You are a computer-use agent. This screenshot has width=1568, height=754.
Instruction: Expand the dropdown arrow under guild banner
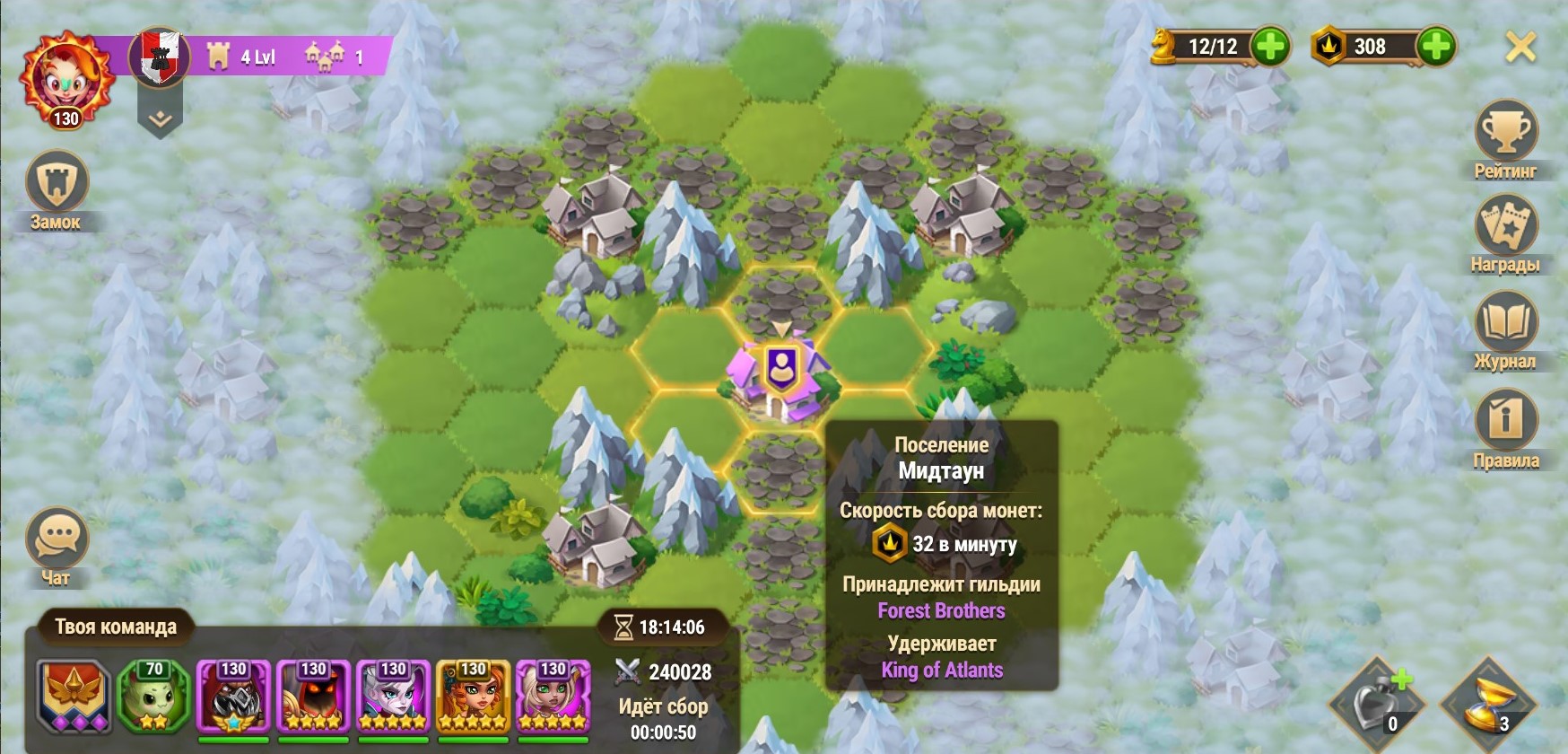[160, 120]
